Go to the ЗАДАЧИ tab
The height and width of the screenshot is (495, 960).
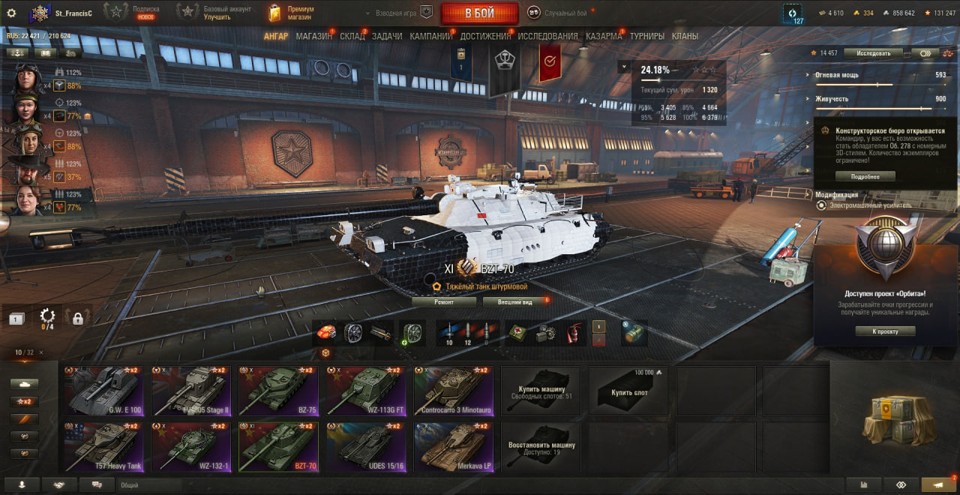tap(387, 36)
